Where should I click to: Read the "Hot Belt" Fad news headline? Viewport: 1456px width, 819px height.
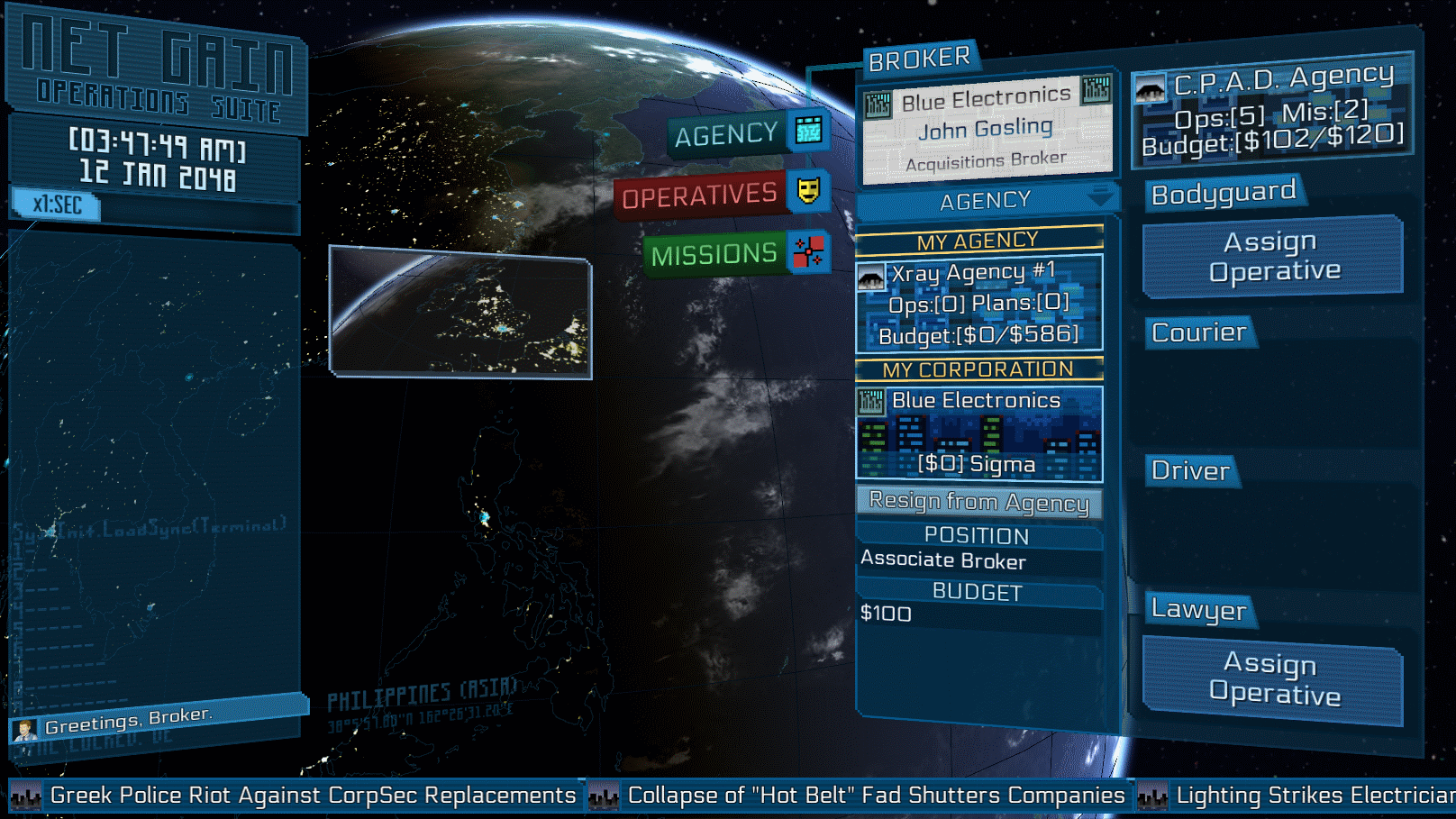[x=875, y=796]
